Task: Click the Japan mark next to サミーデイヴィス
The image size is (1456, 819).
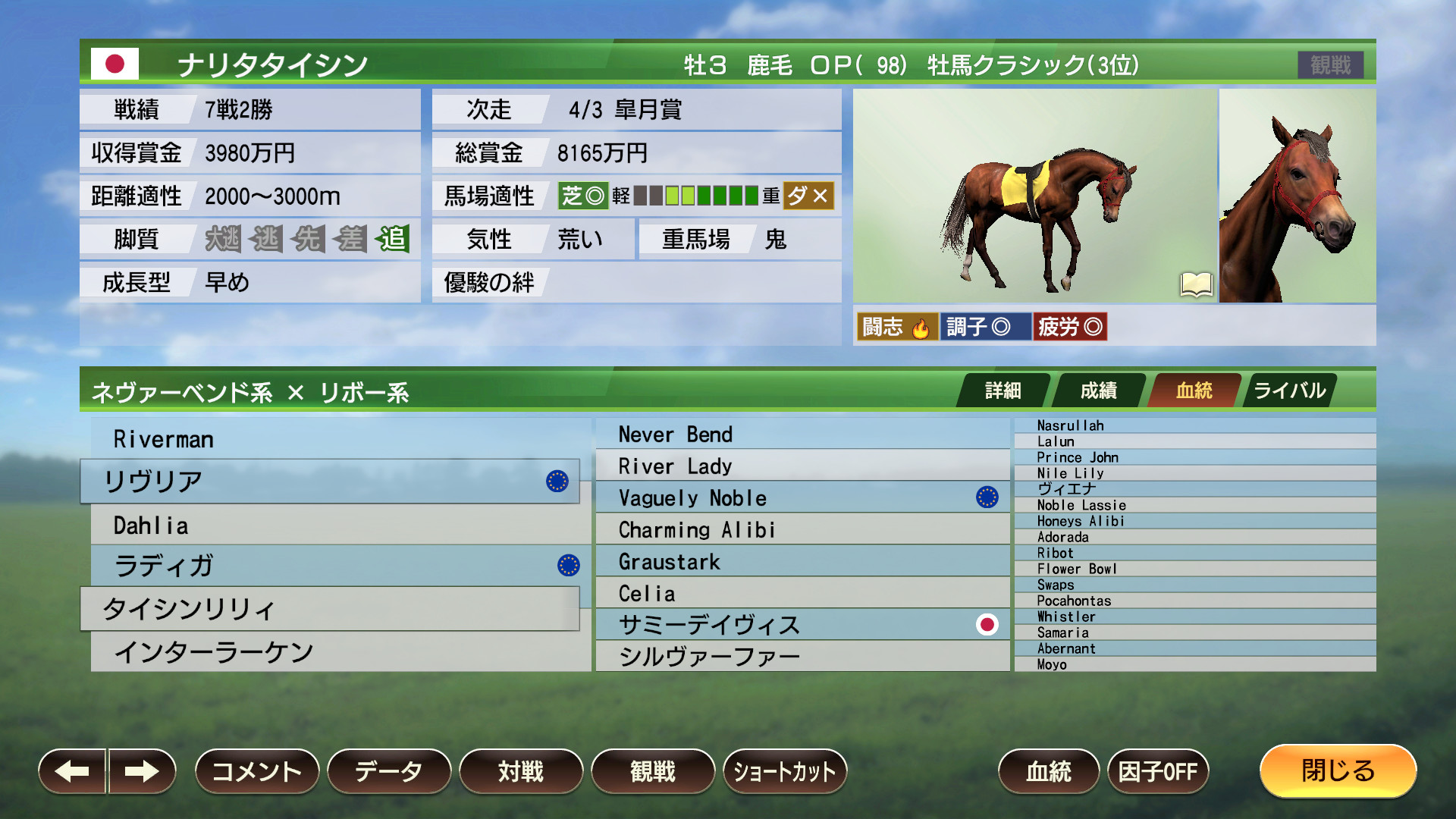Action: pos(987,625)
